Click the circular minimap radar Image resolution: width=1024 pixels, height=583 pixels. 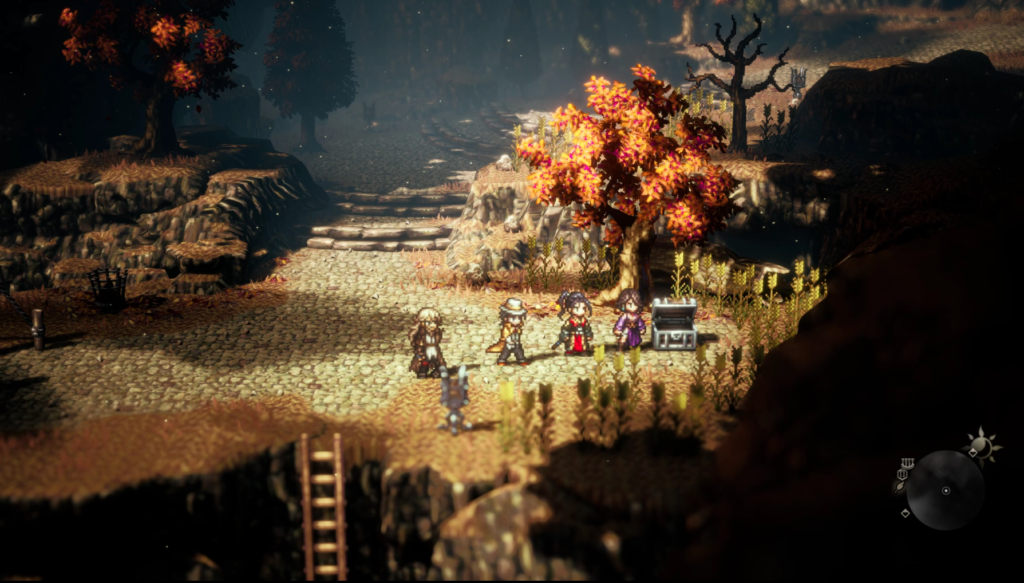pos(945,490)
